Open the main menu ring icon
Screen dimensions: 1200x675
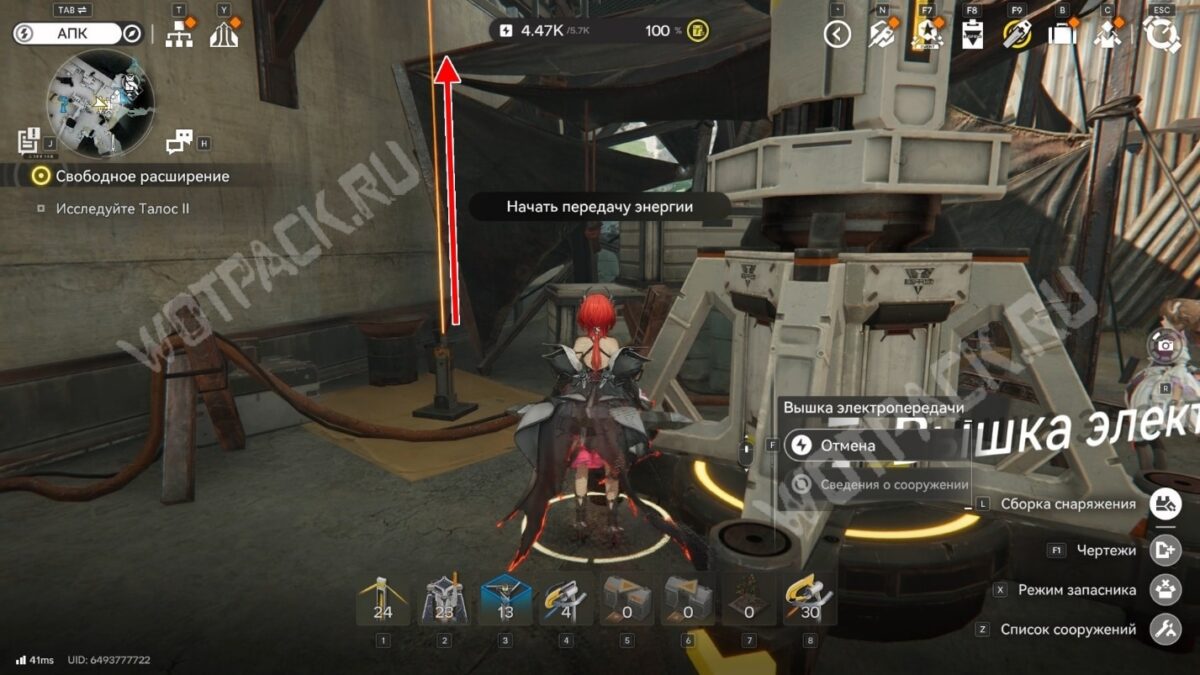pyautogui.click(x=1161, y=34)
